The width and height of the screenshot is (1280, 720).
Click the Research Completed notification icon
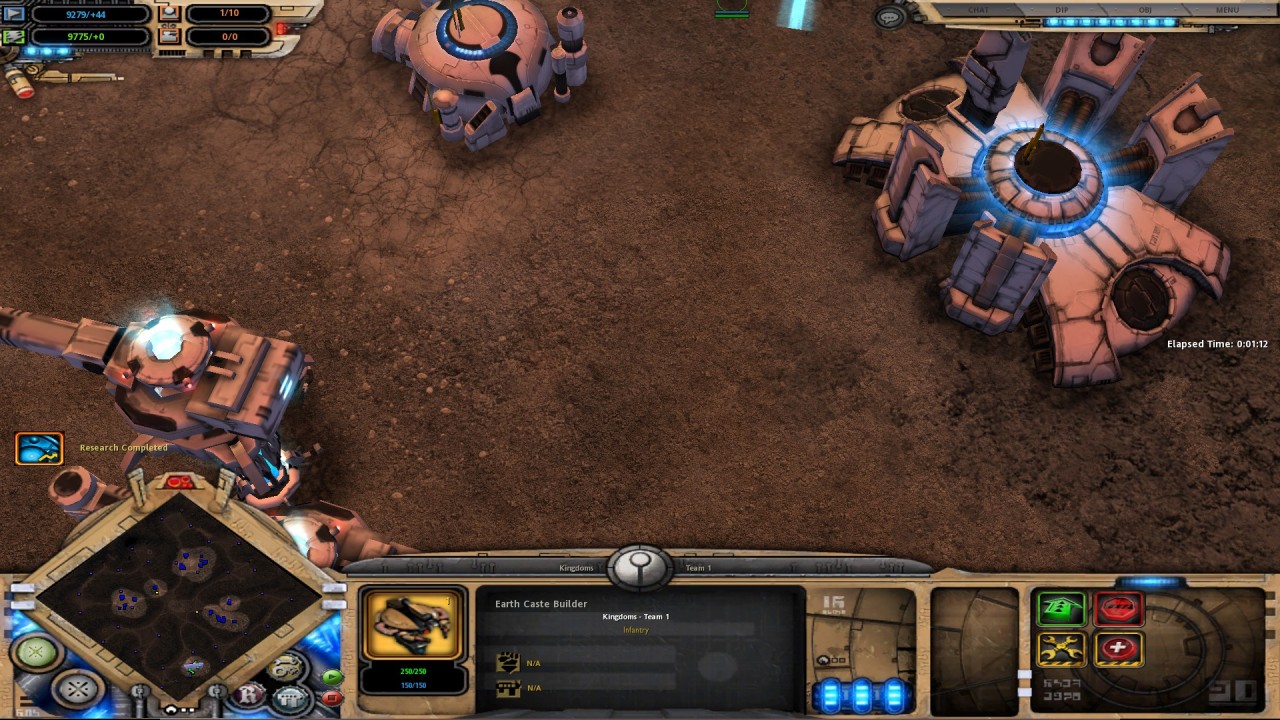click(x=38, y=447)
